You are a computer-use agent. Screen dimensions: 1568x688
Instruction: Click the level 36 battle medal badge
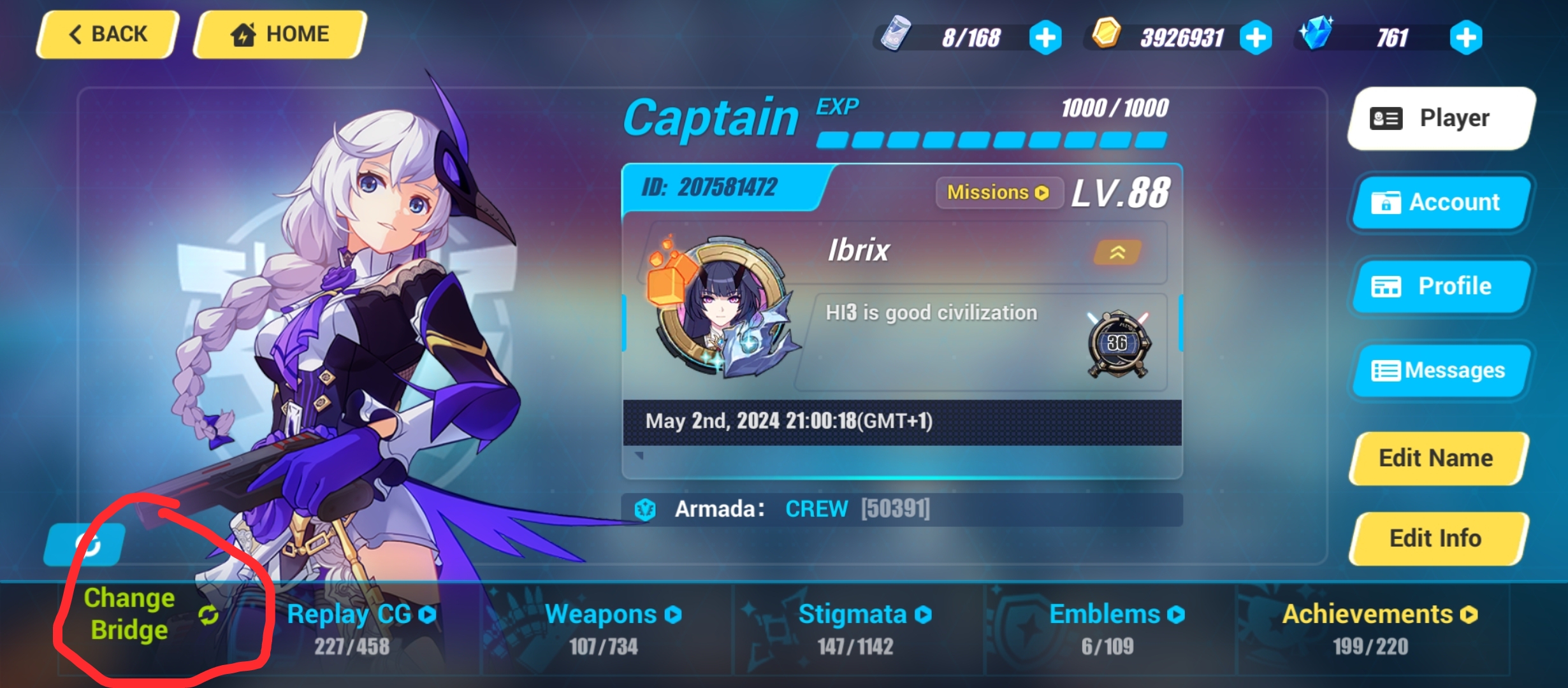[x=1119, y=342]
